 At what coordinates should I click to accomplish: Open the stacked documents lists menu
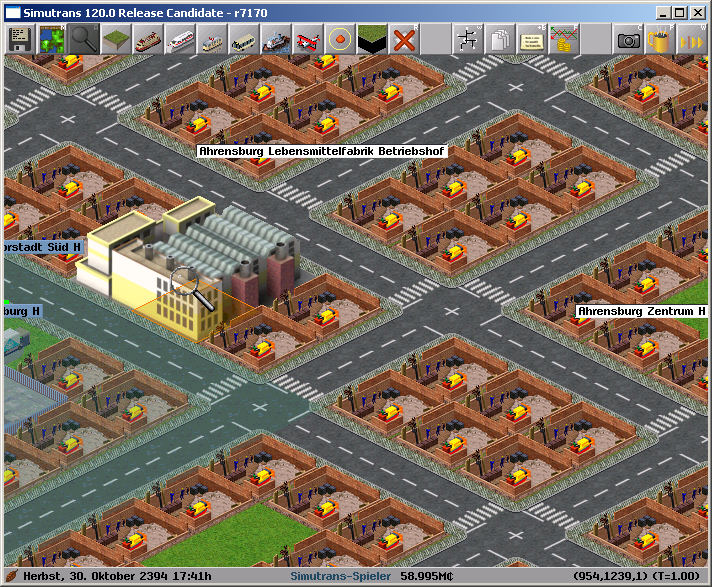498,40
